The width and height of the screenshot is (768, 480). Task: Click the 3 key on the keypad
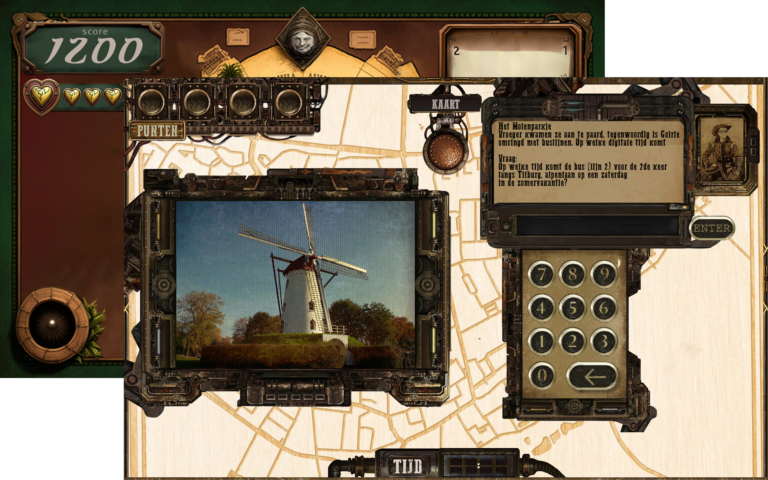(x=604, y=341)
